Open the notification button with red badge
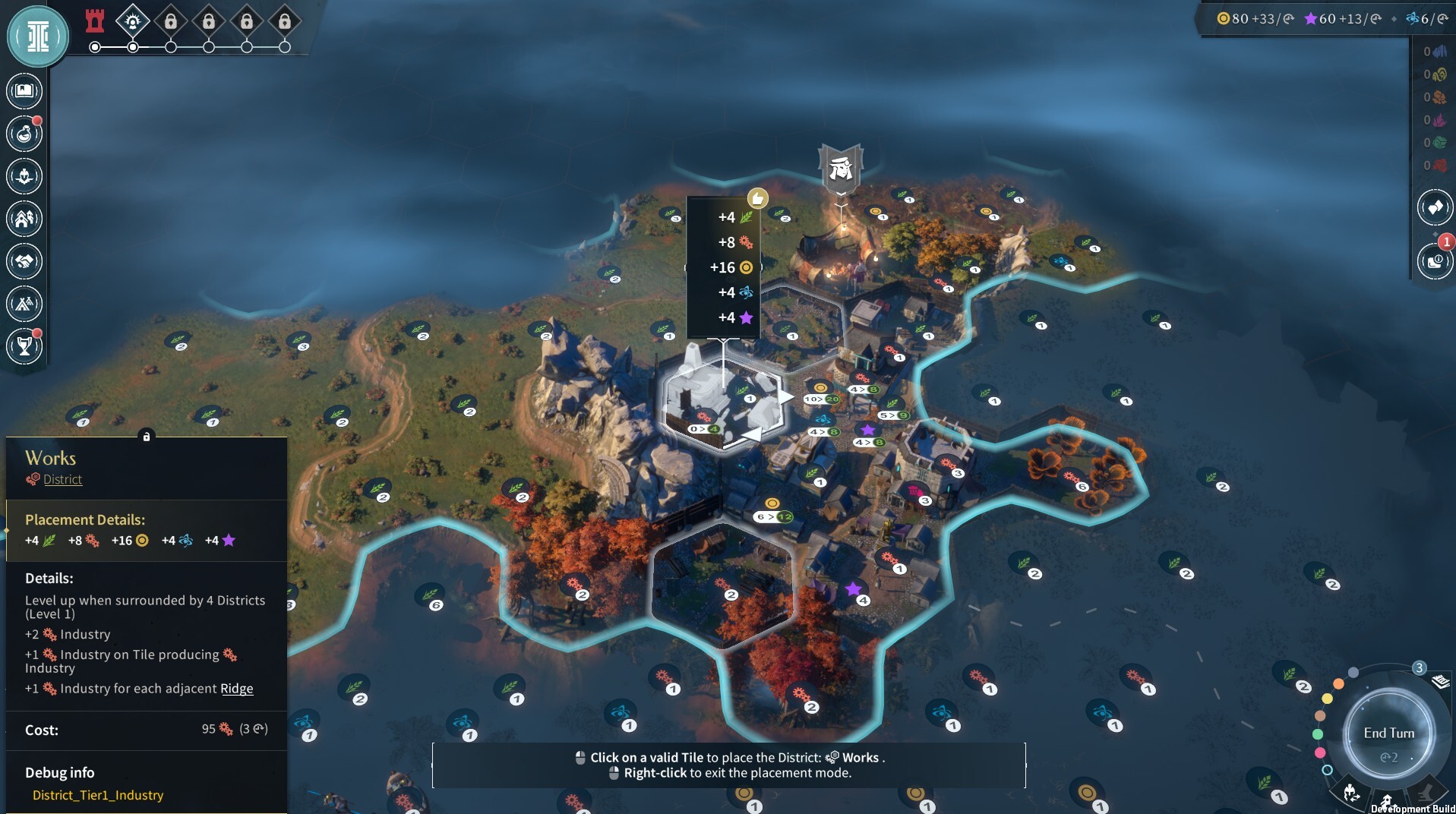The width and height of the screenshot is (1456, 814). click(1434, 261)
